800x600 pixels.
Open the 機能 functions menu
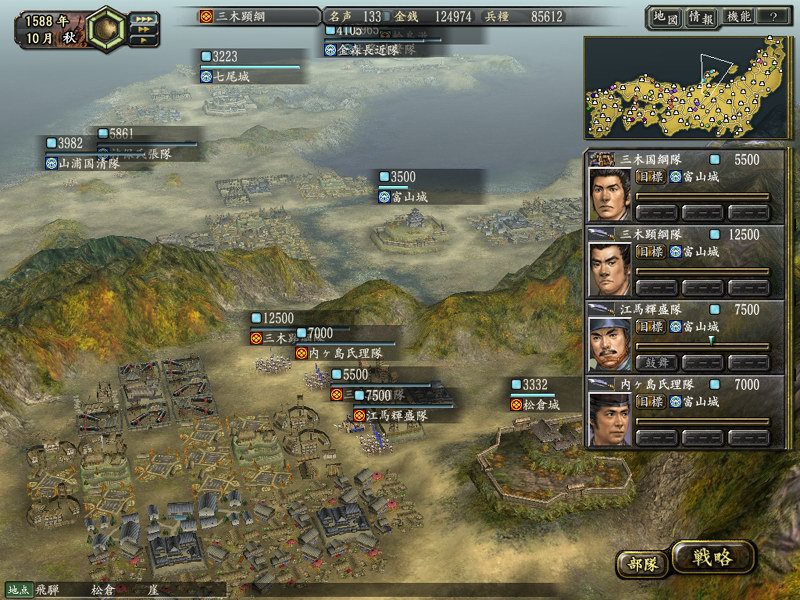pyautogui.click(x=738, y=17)
